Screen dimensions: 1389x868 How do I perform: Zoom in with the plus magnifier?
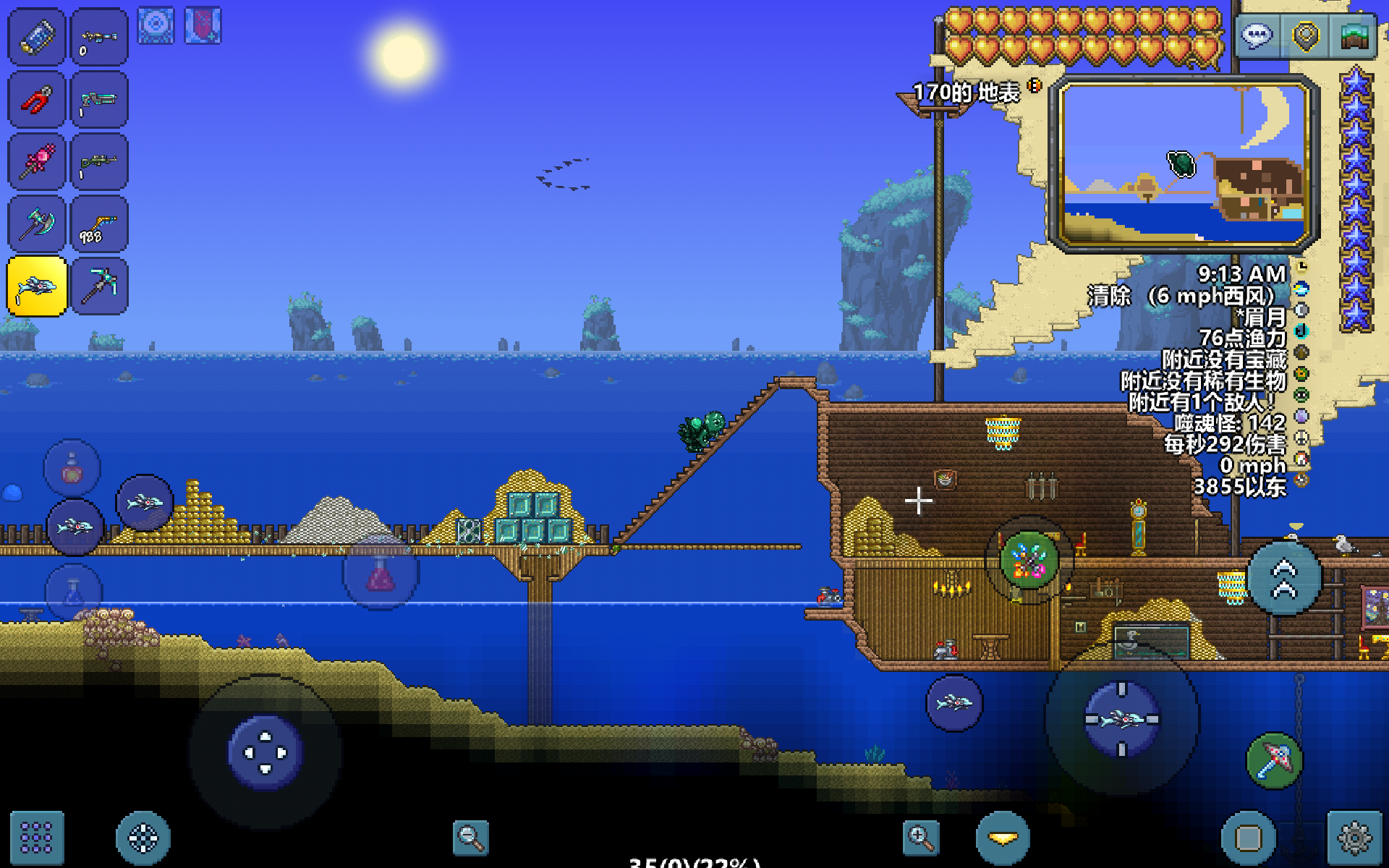[921, 838]
